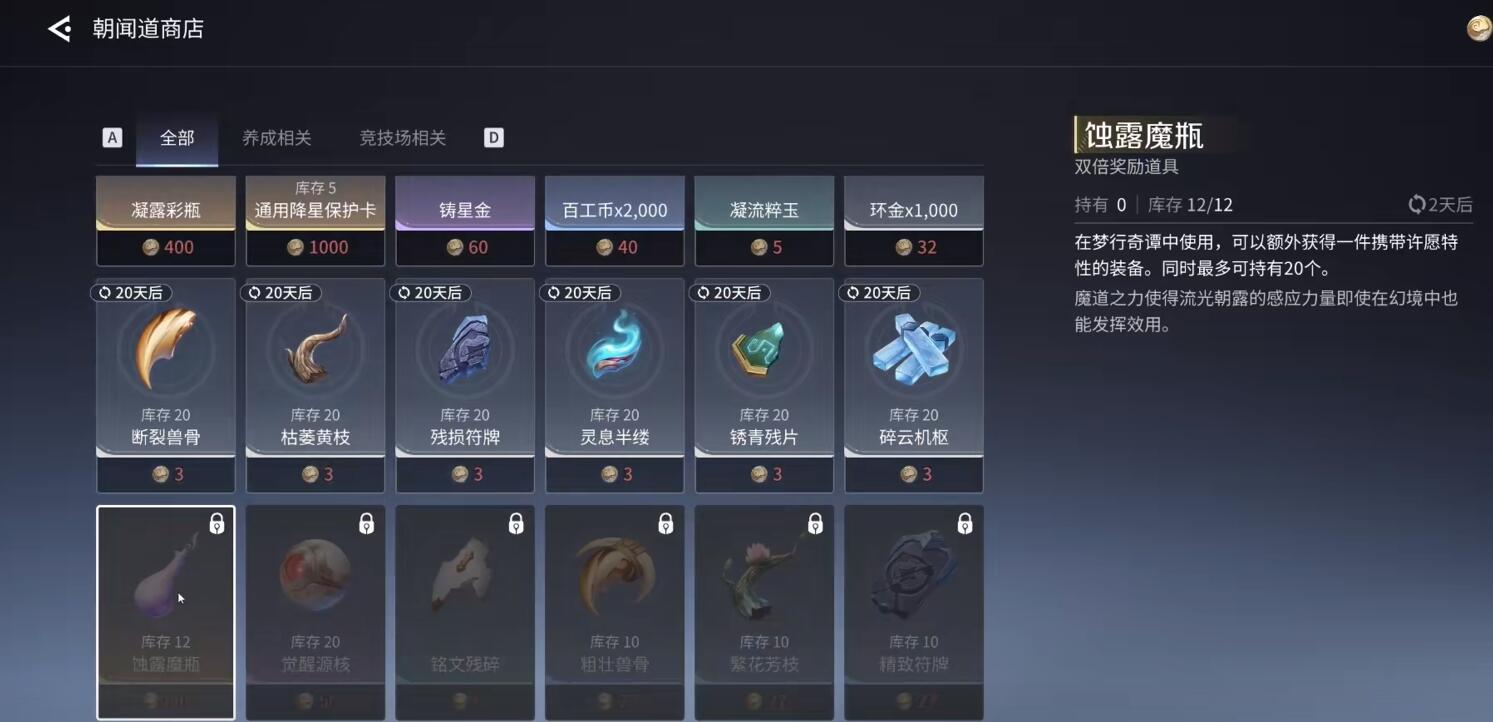Click the 灵息半缕 blue flame icon
Screen dimensions: 1493x722
coord(614,350)
